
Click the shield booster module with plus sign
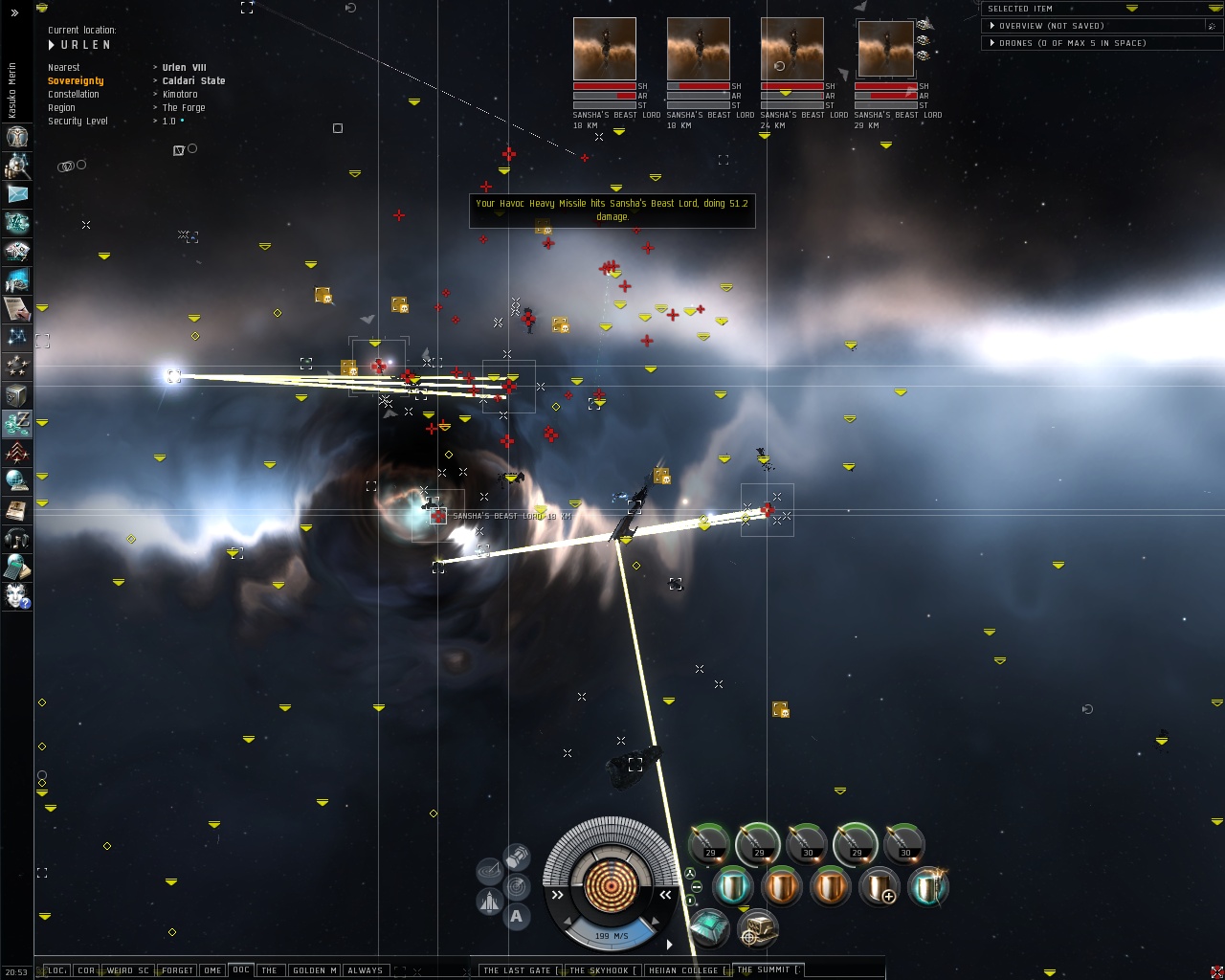(879, 887)
